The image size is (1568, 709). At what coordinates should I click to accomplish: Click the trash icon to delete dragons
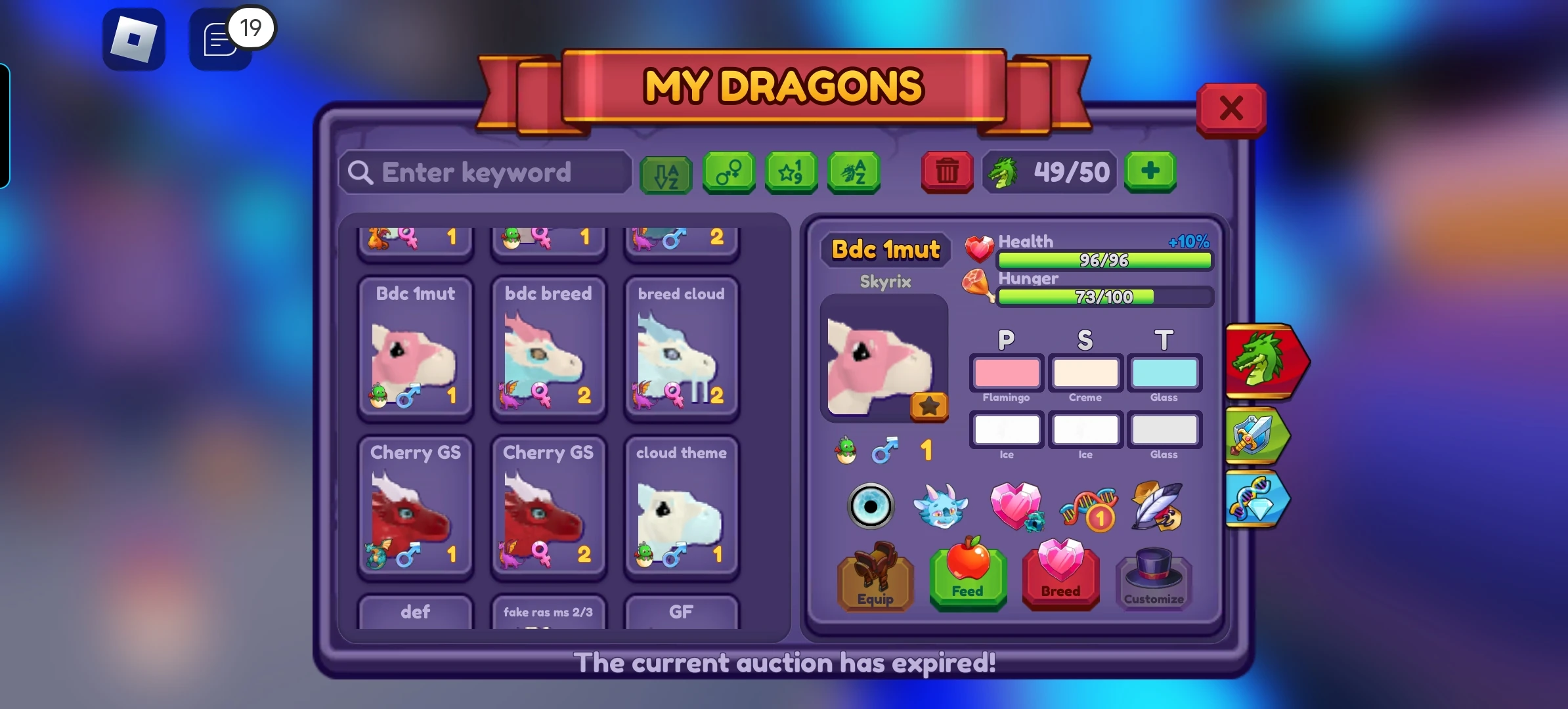click(x=946, y=173)
